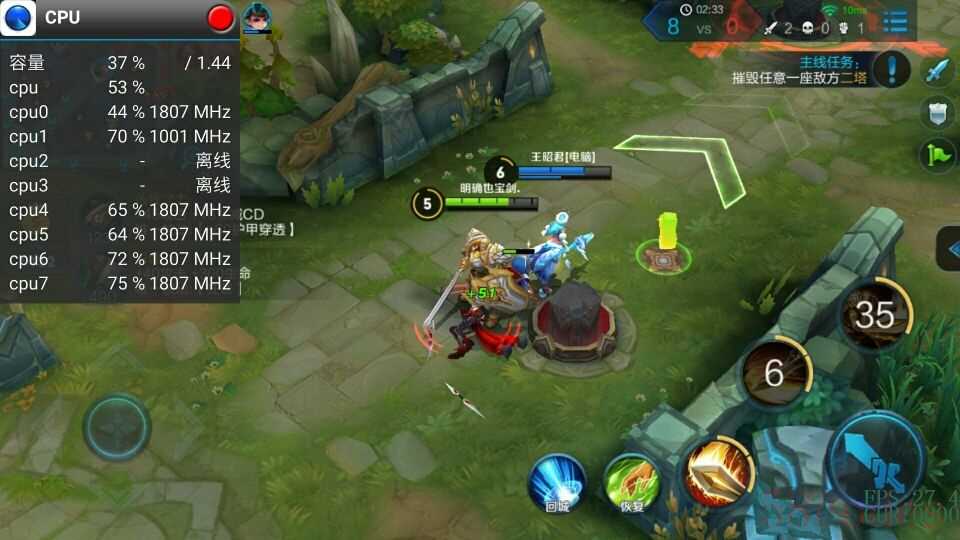The width and height of the screenshot is (960, 540).
Task: Send the green flag gather signal
Action: tap(936, 155)
